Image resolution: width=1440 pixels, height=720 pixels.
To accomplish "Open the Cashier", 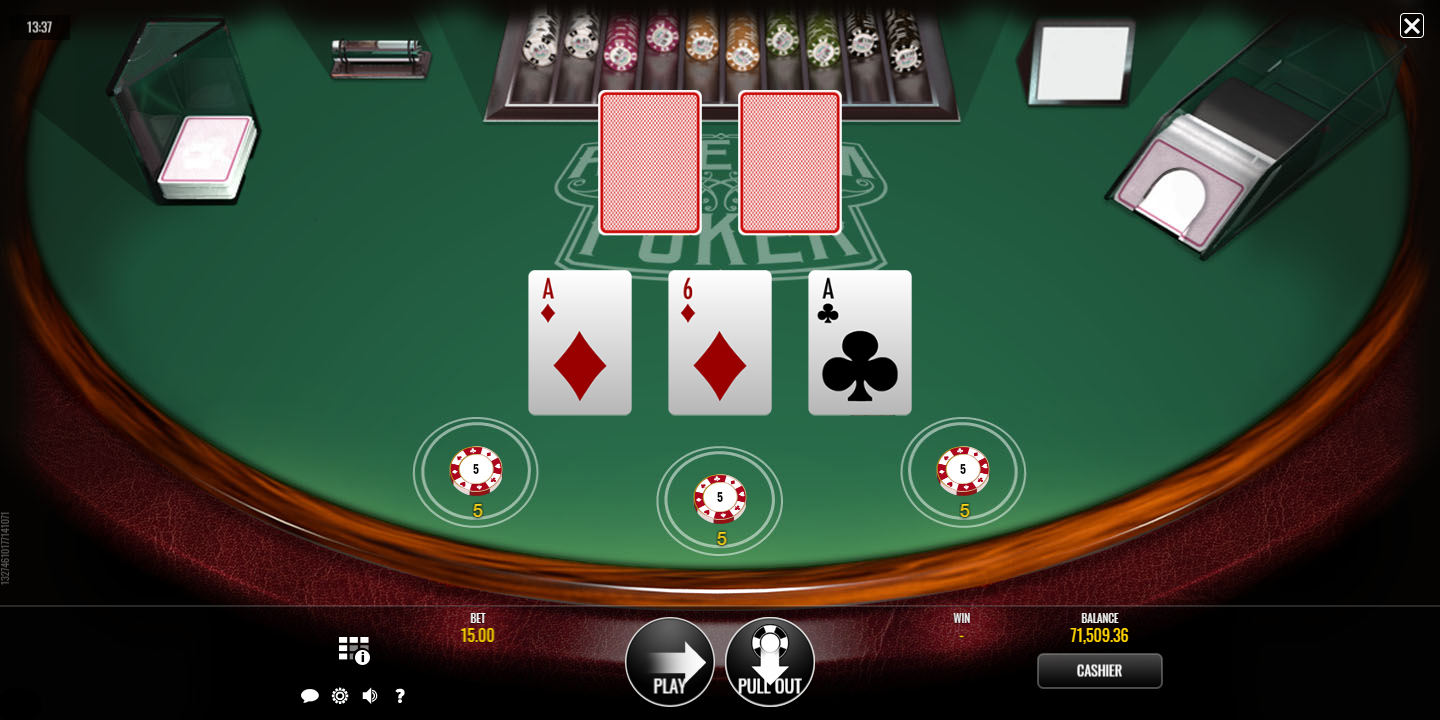I will pyautogui.click(x=1099, y=671).
